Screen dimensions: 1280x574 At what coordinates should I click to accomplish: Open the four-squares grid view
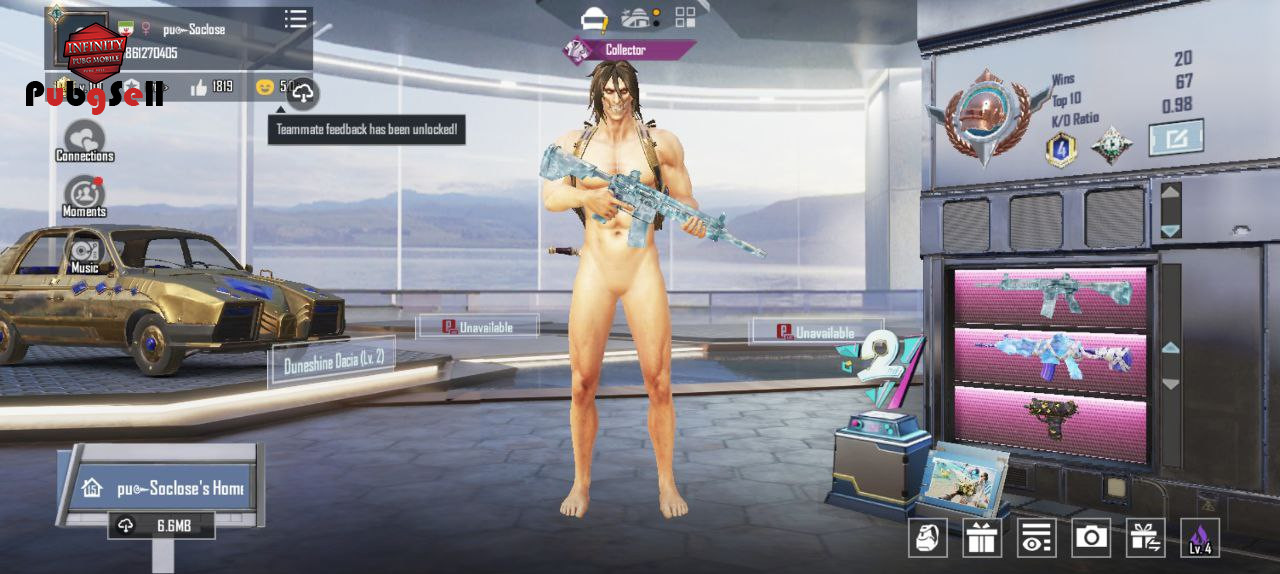(x=685, y=17)
